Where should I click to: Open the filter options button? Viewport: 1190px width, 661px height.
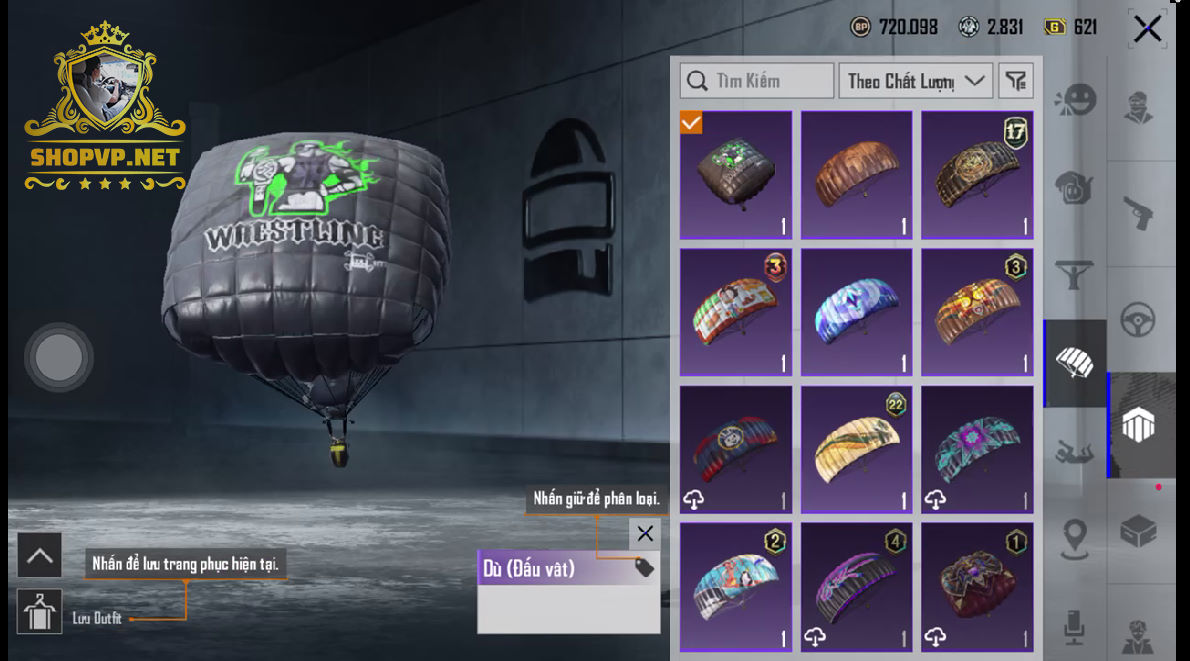[x=1016, y=81]
